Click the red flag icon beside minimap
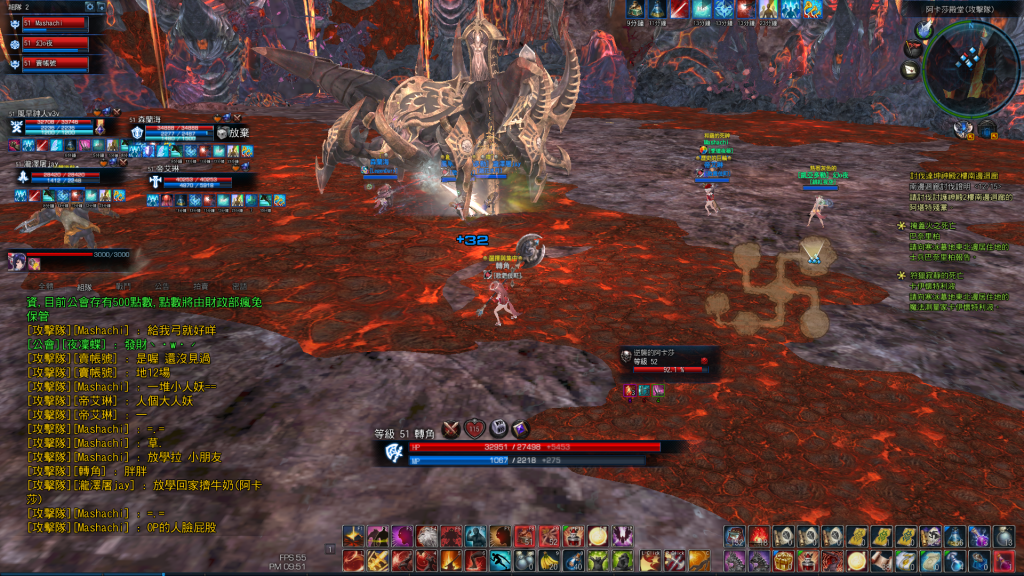Image resolution: width=1024 pixels, height=576 pixels. 911,48
